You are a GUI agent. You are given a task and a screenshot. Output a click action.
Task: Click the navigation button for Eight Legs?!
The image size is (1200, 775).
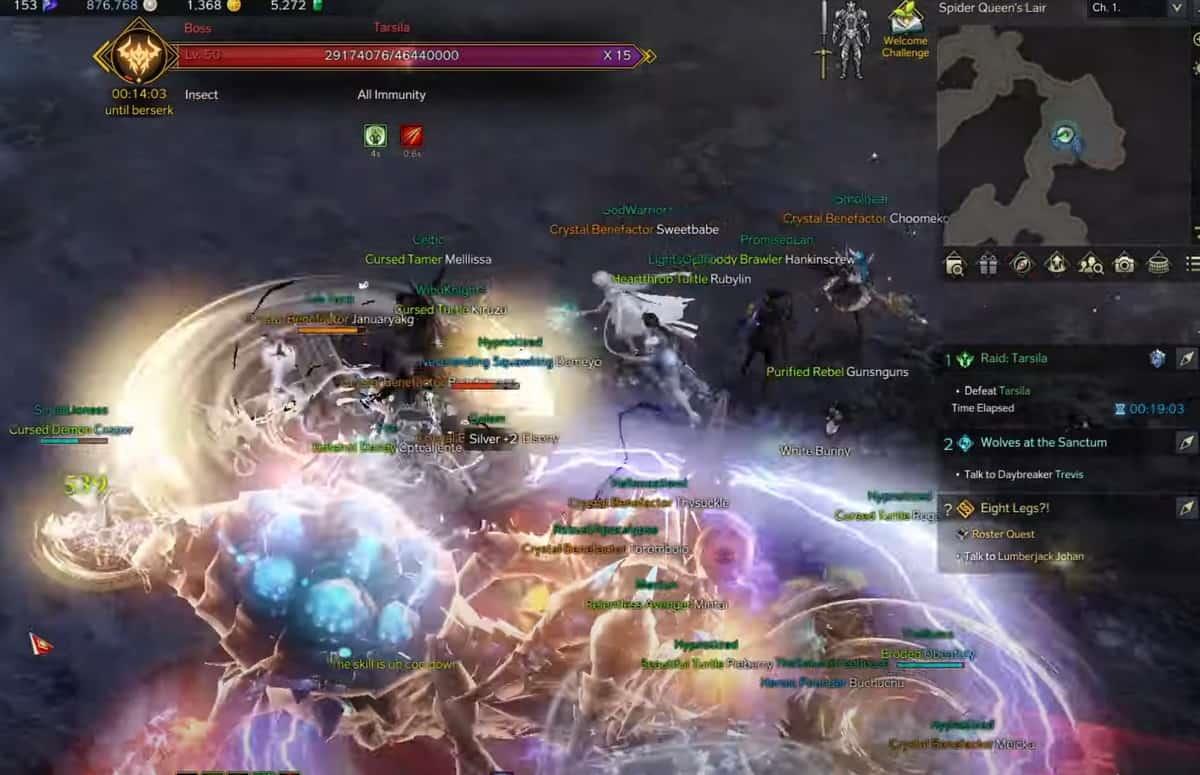pos(1186,508)
